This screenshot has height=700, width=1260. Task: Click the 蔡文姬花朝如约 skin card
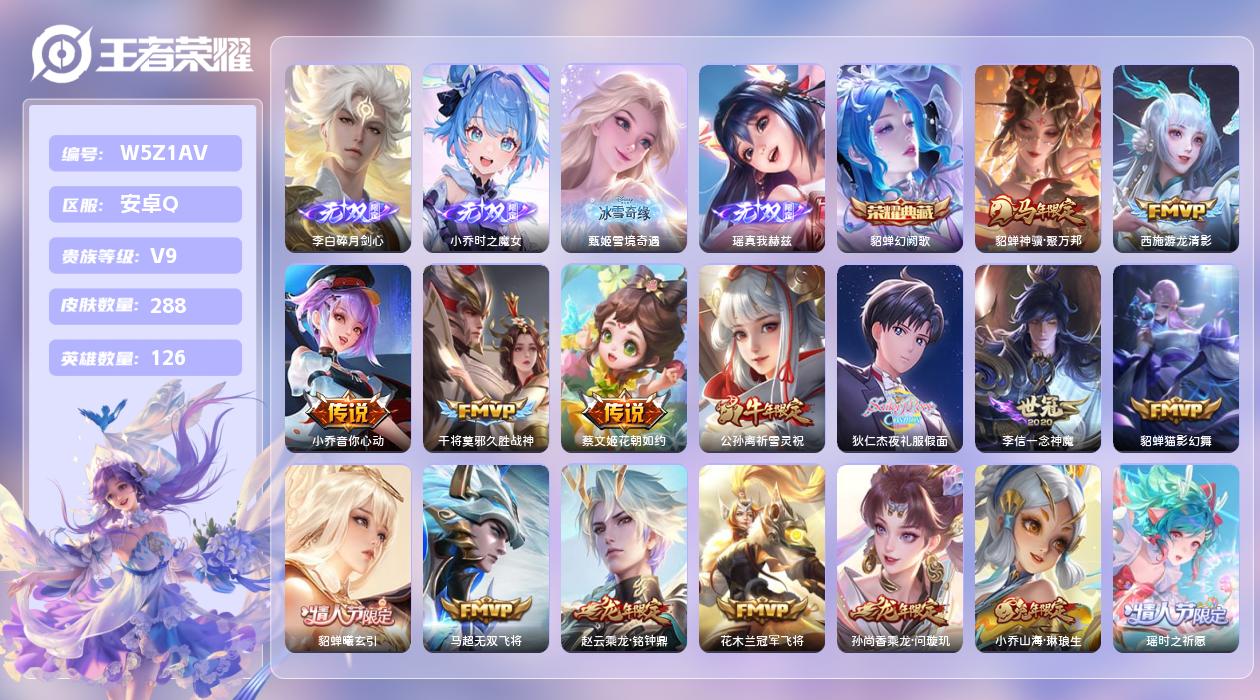624,358
